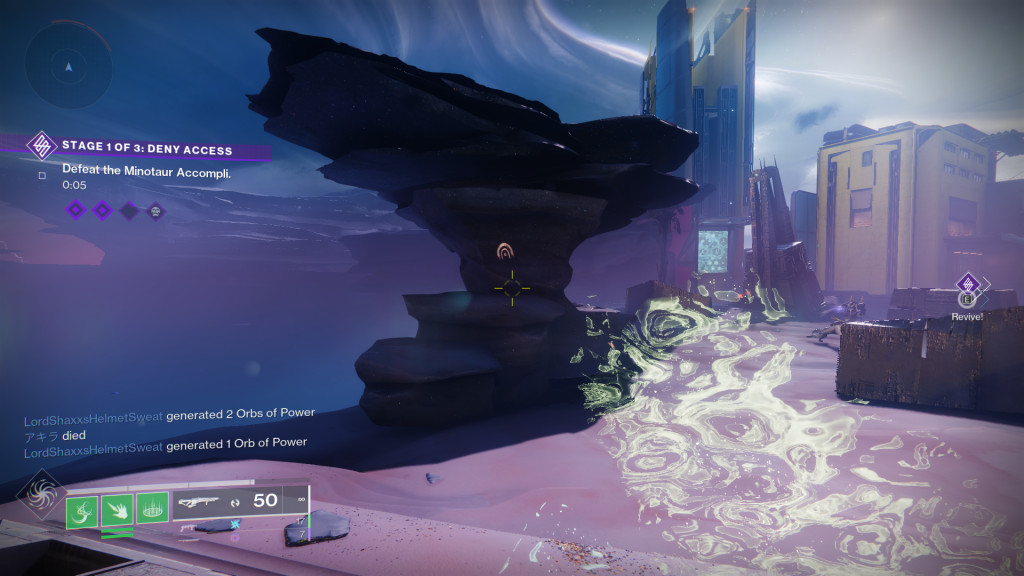This screenshot has width=1024, height=576.
Task: Click the skull marker in the objective progress row
Action: pyautogui.click(x=155, y=210)
